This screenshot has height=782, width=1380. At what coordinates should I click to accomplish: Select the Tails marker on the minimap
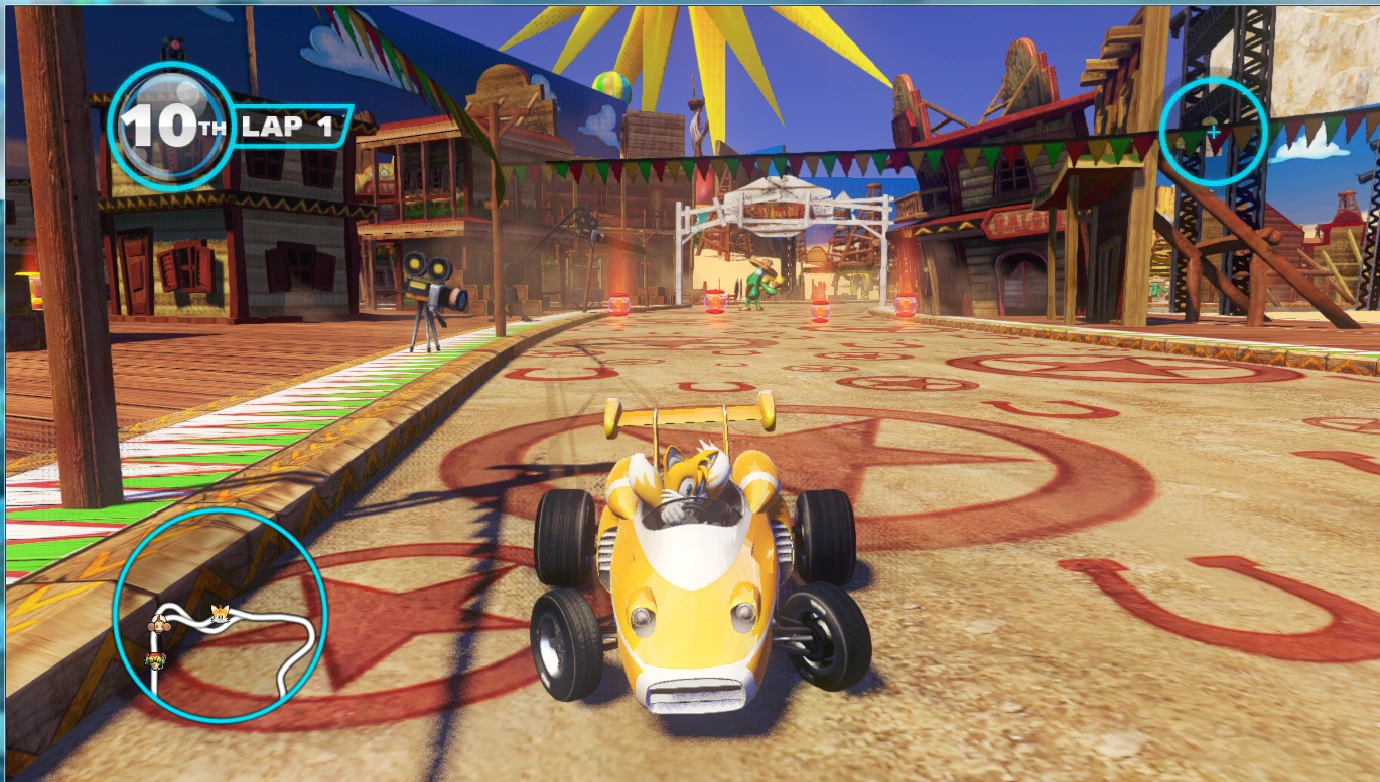[220, 615]
